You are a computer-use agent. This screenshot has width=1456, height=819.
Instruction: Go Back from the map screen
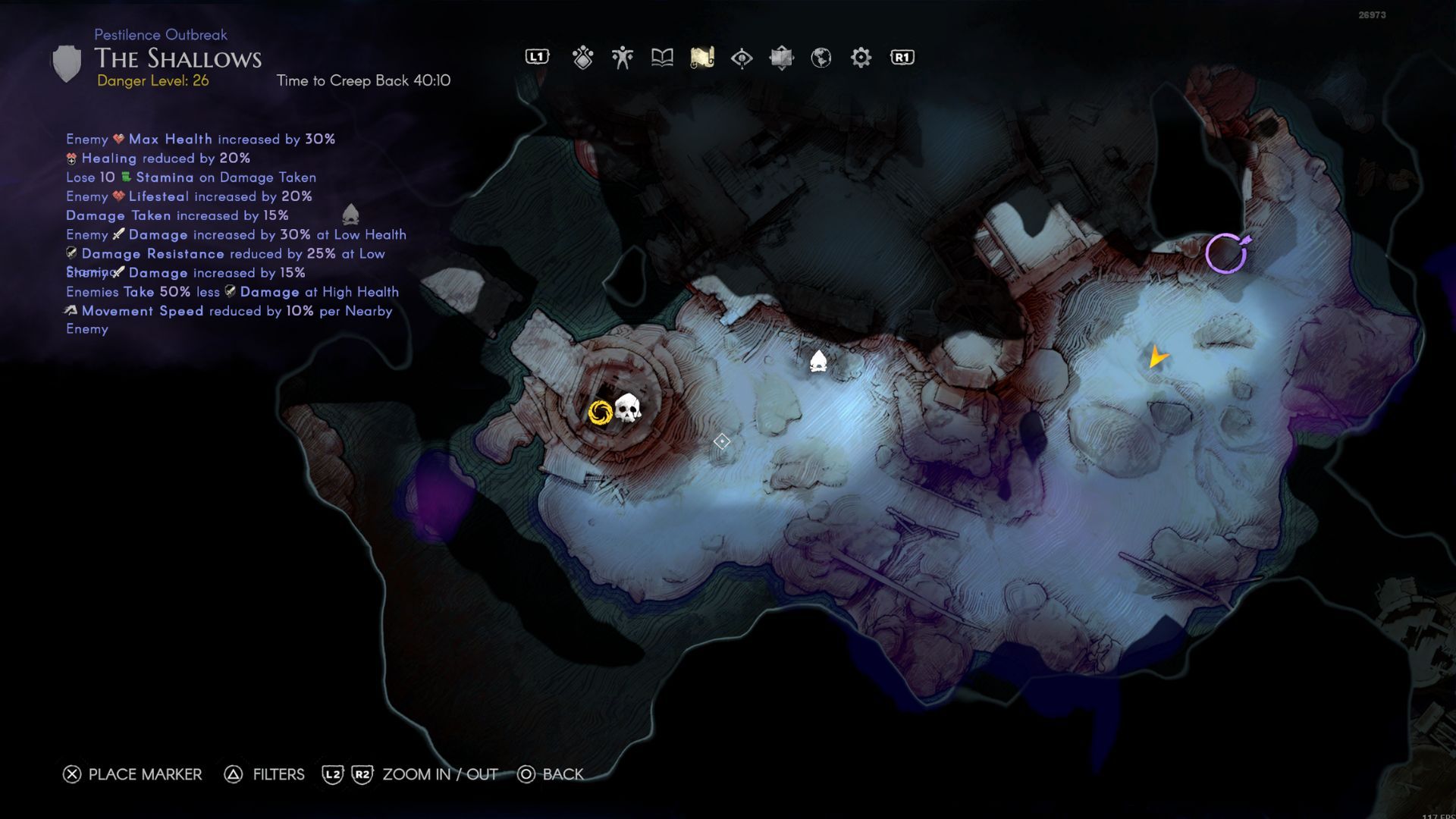pos(551,774)
